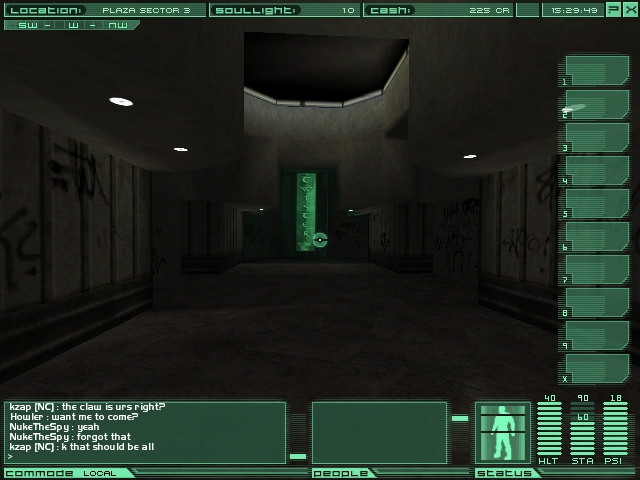Open the Status panel
This screenshot has width=640, height=480.
point(497,473)
